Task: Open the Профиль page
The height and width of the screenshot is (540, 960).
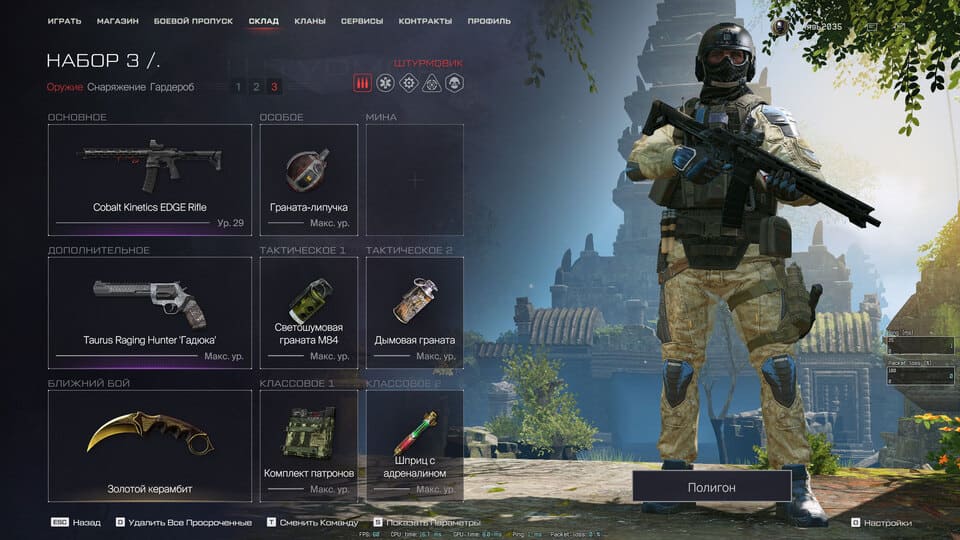Action: (x=489, y=21)
